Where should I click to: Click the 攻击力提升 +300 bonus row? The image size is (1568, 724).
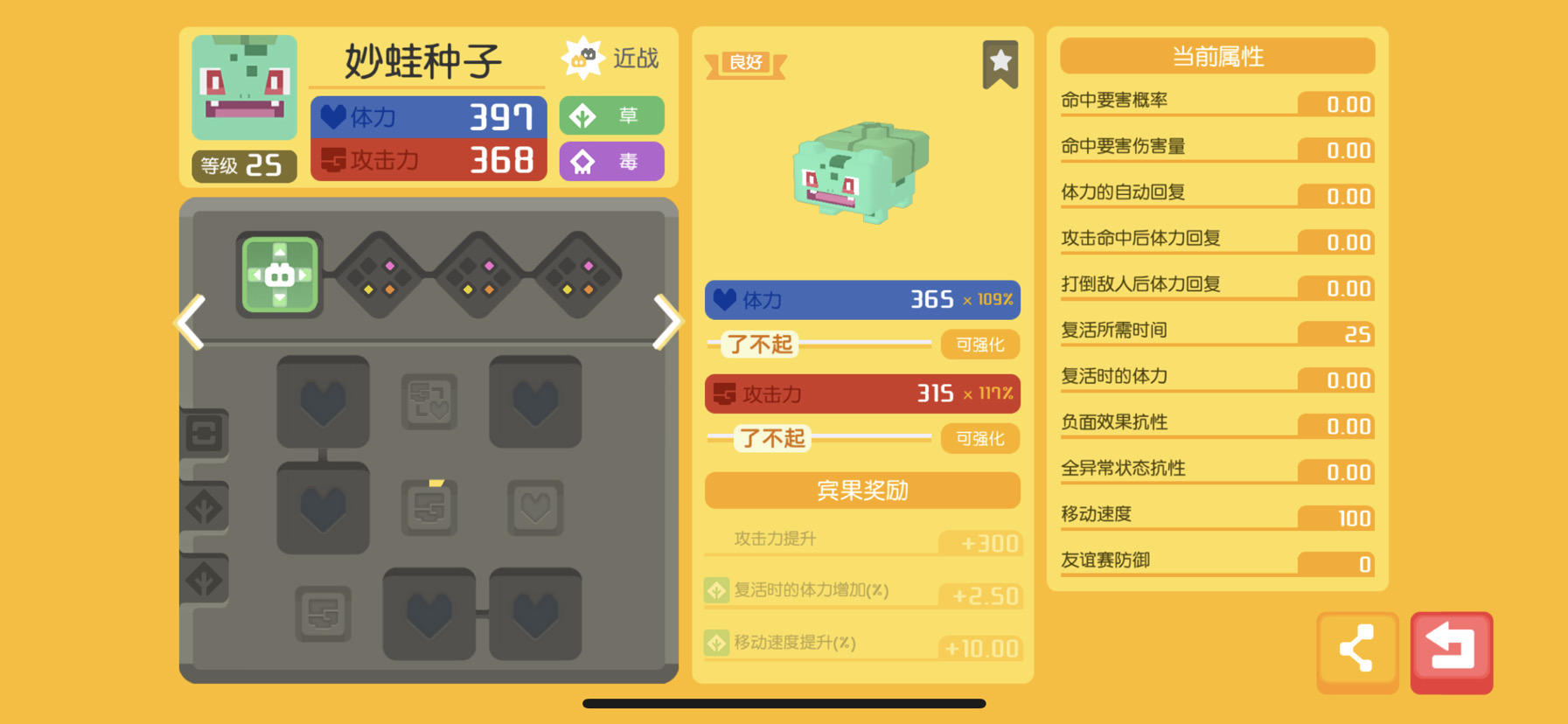[861, 539]
